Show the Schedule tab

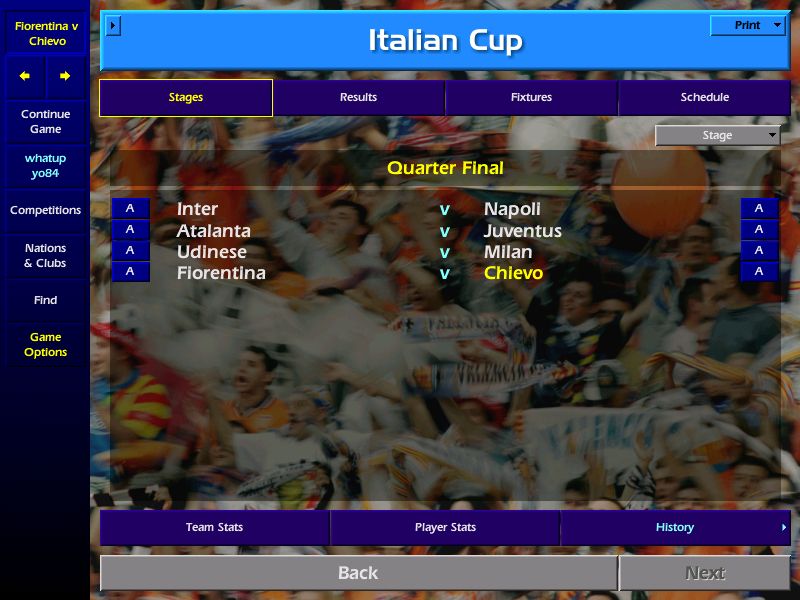coord(704,97)
